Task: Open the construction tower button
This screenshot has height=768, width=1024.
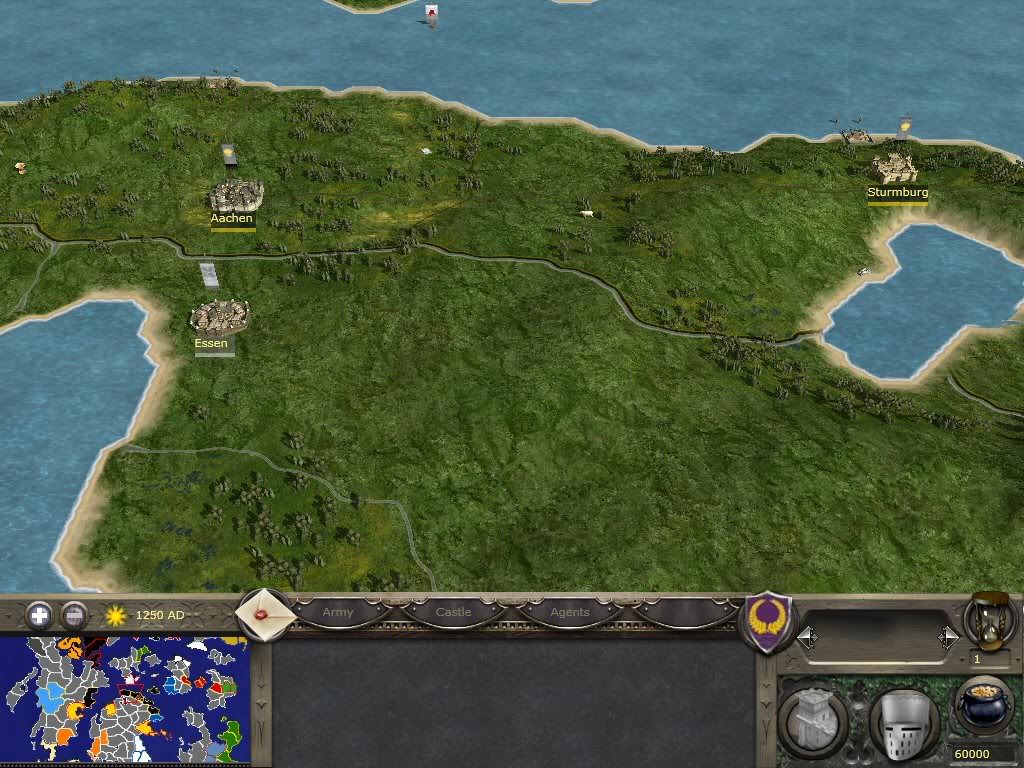Action: pyautogui.click(x=812, y=720)
